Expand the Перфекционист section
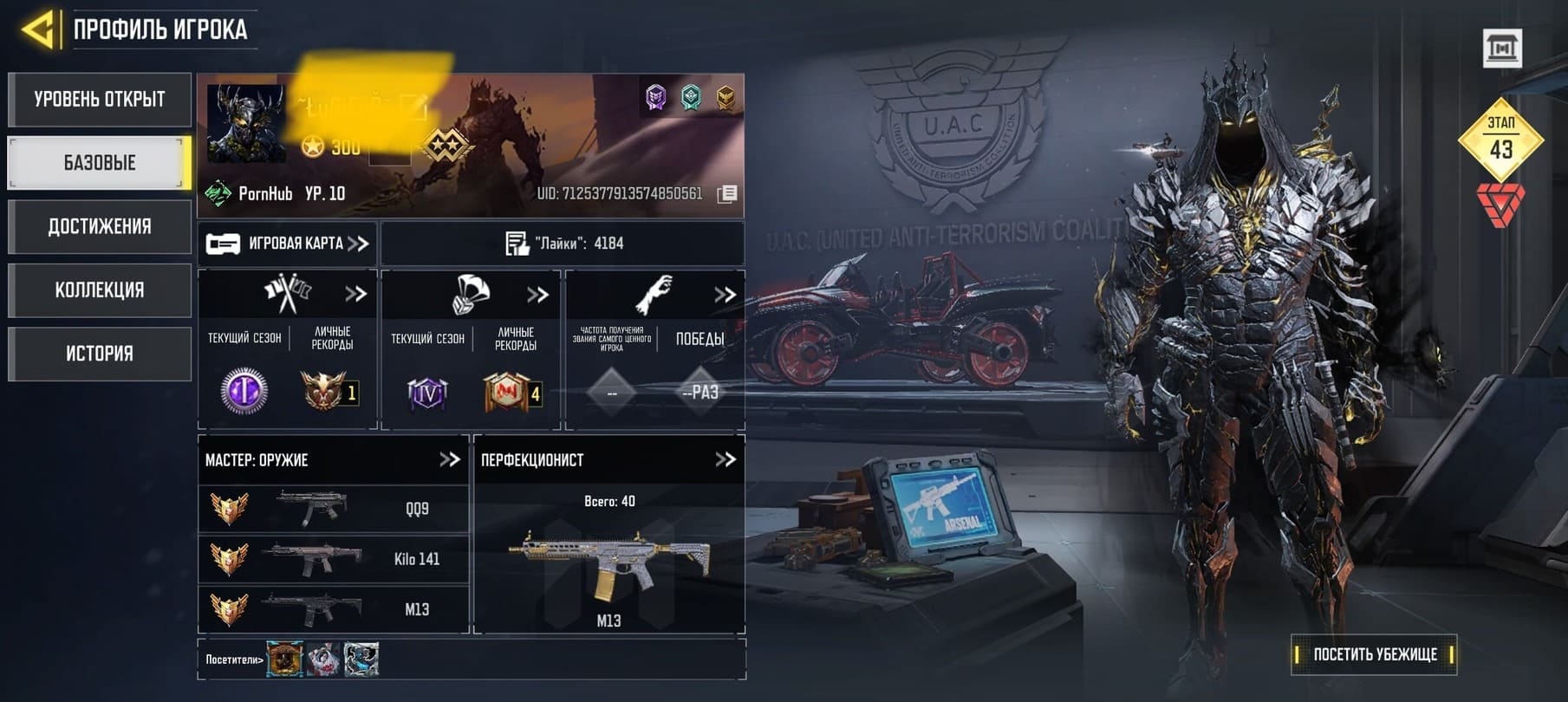1568x702 pixels. pos(725,459)
